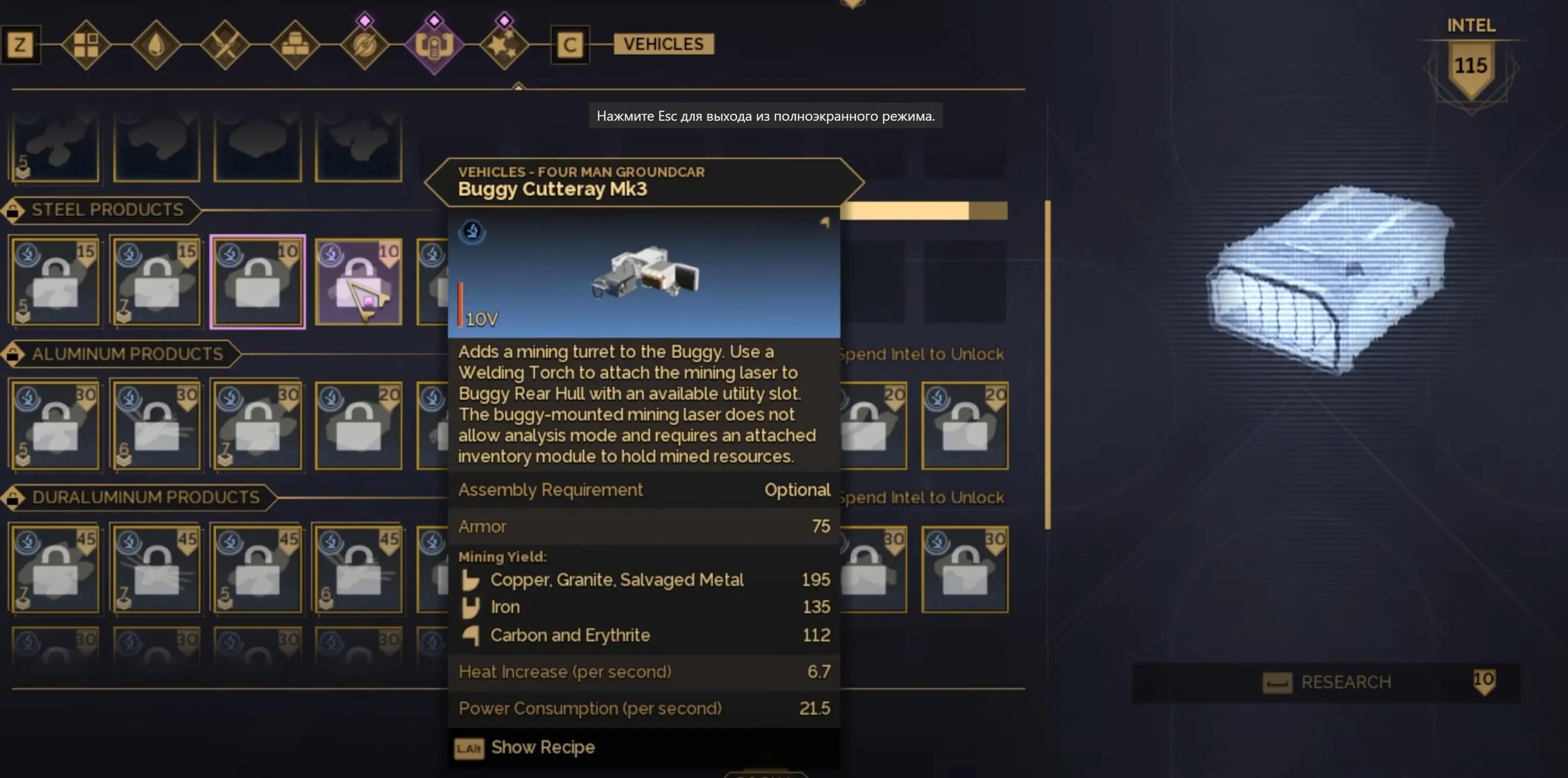This screenshot has height=778, width=1568.
Task: Select the bricks building category icon
Action: pos(295,44)
